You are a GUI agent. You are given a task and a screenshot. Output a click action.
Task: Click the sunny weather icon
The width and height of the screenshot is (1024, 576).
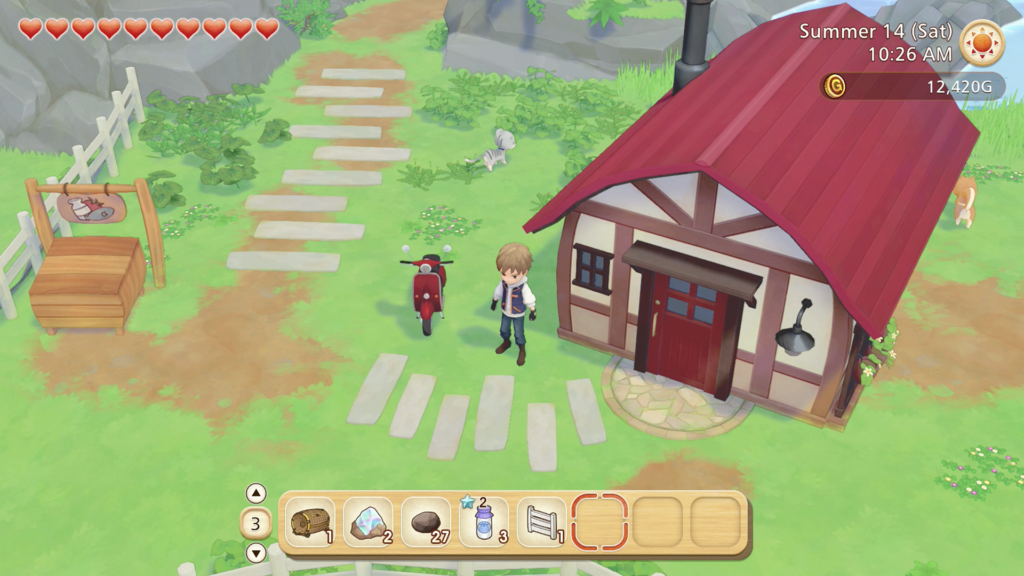click(981, 43)
